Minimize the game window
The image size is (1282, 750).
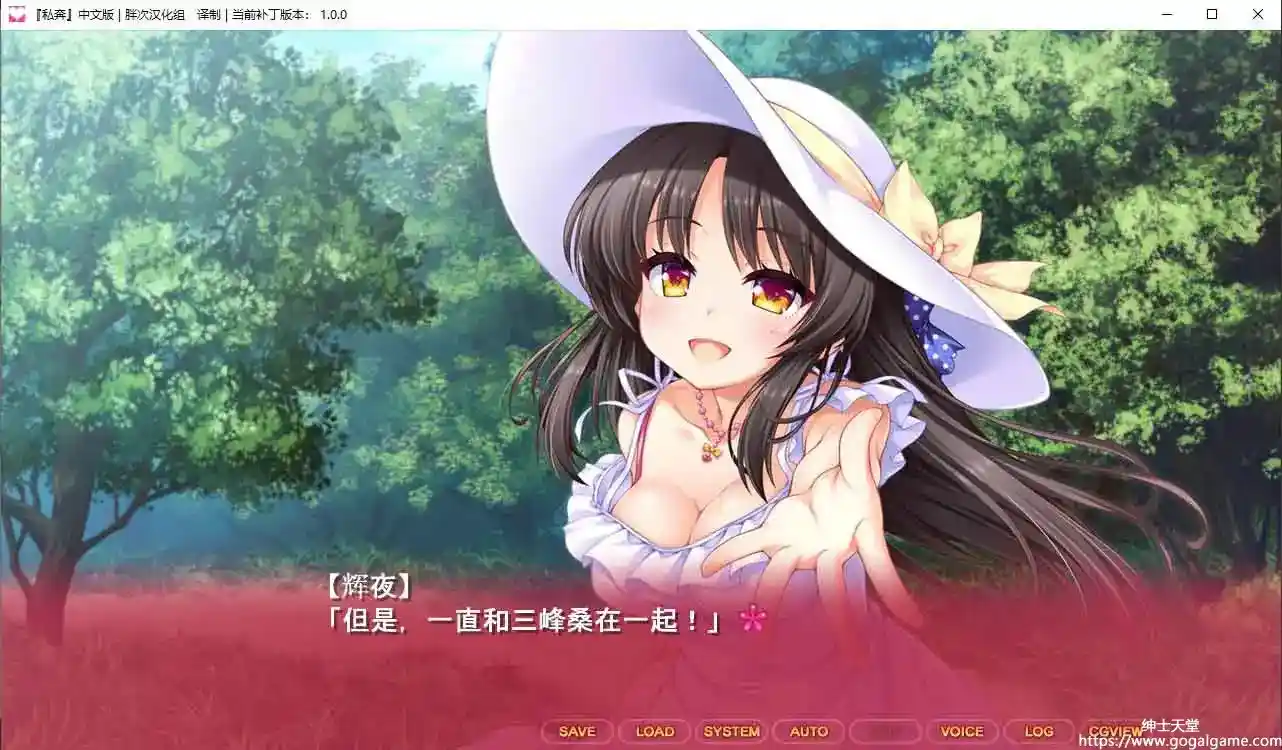pos(1165,14)
